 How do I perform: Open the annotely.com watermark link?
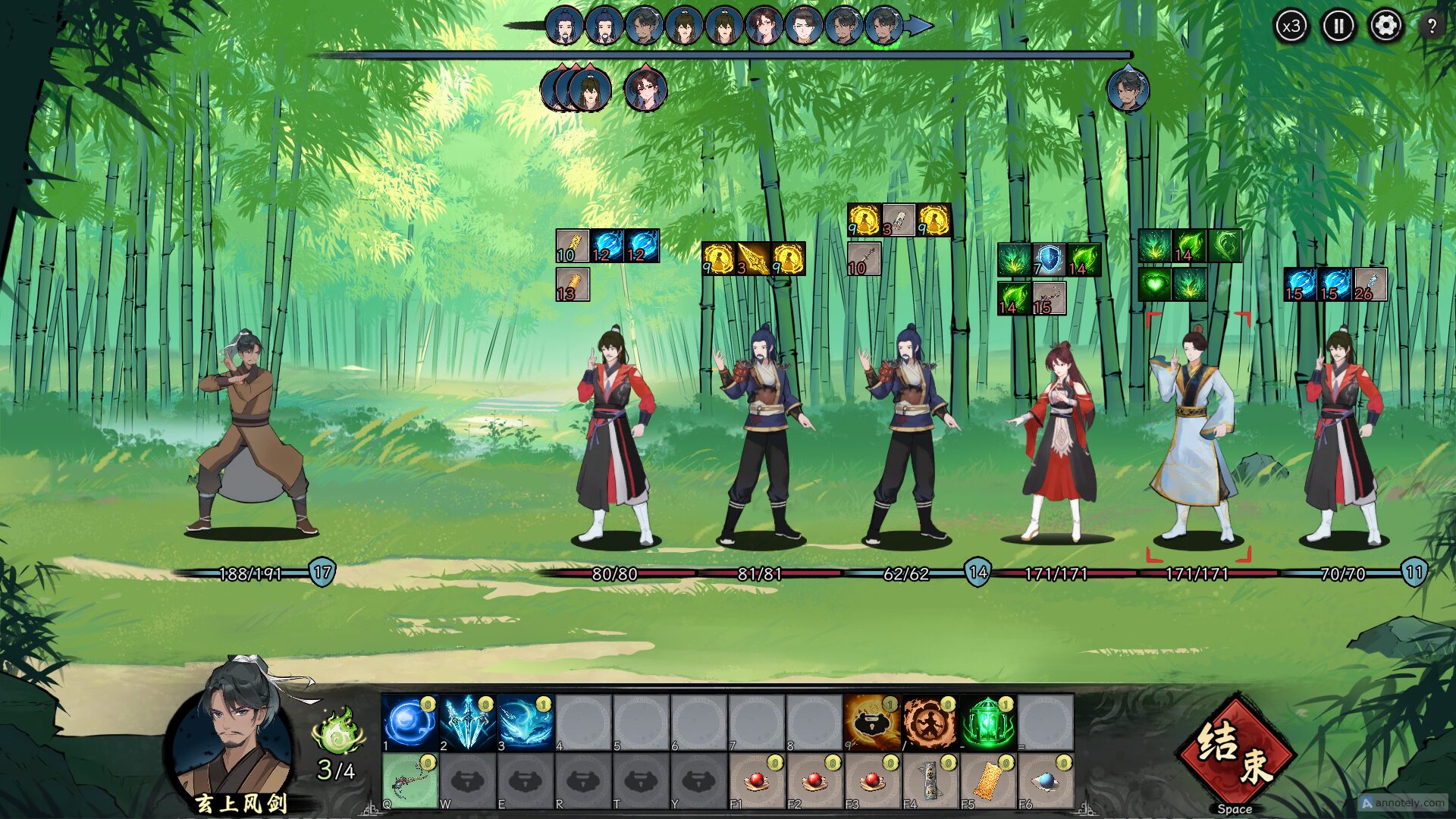[1403, 802]
